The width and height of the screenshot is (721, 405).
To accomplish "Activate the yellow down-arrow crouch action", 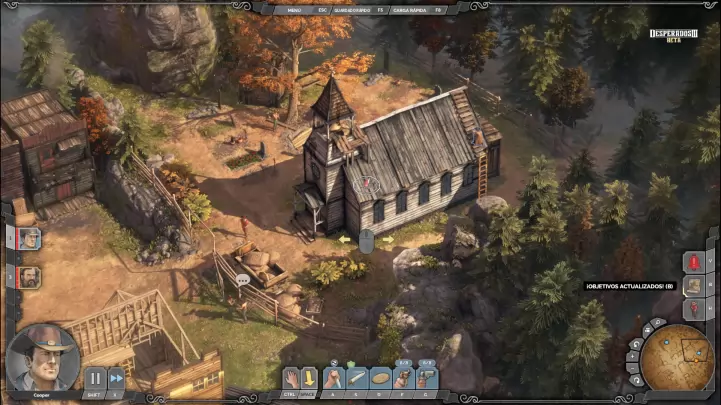I will click(x=310, y=377).
